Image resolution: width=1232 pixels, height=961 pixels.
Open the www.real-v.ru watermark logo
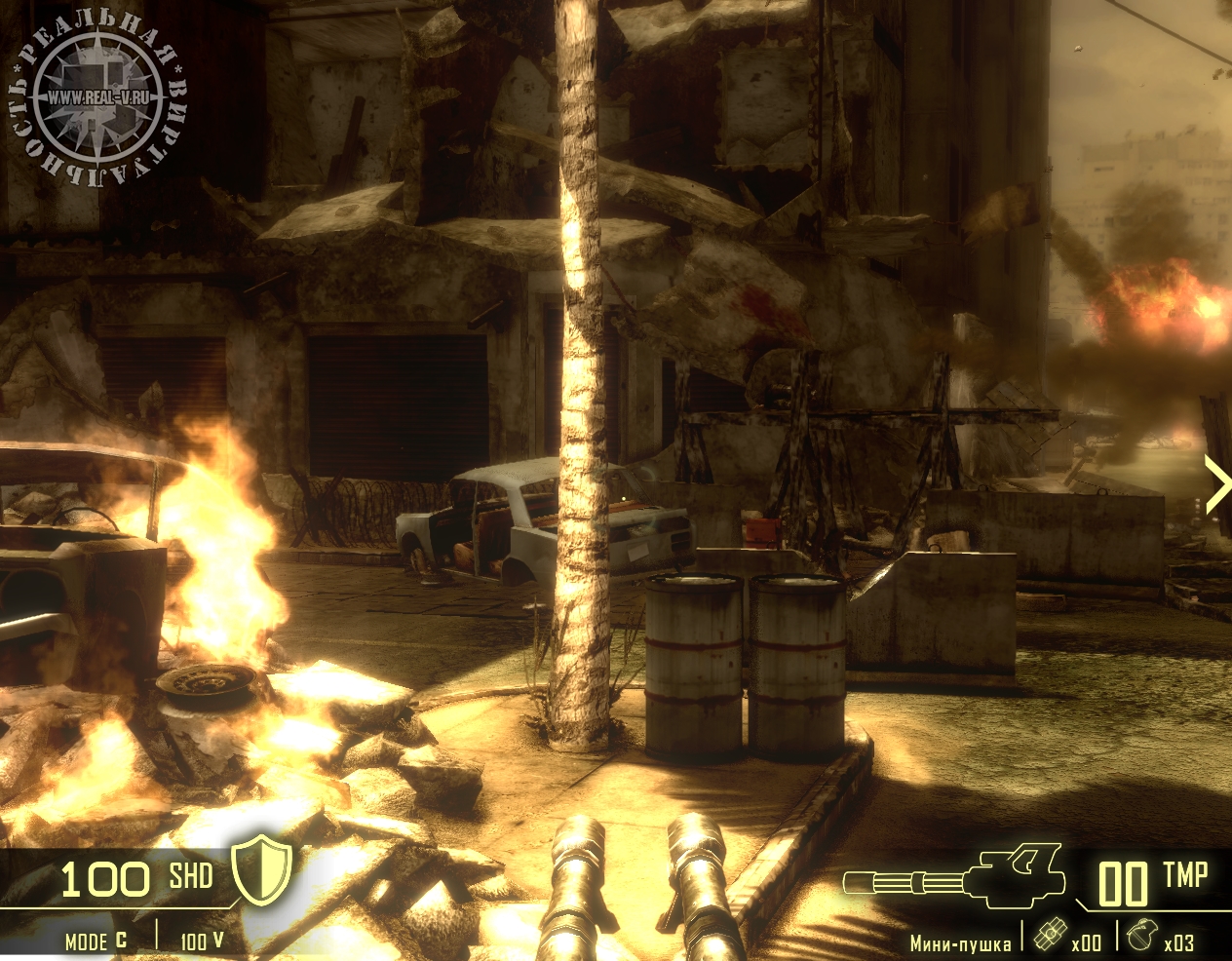point(97,97)
